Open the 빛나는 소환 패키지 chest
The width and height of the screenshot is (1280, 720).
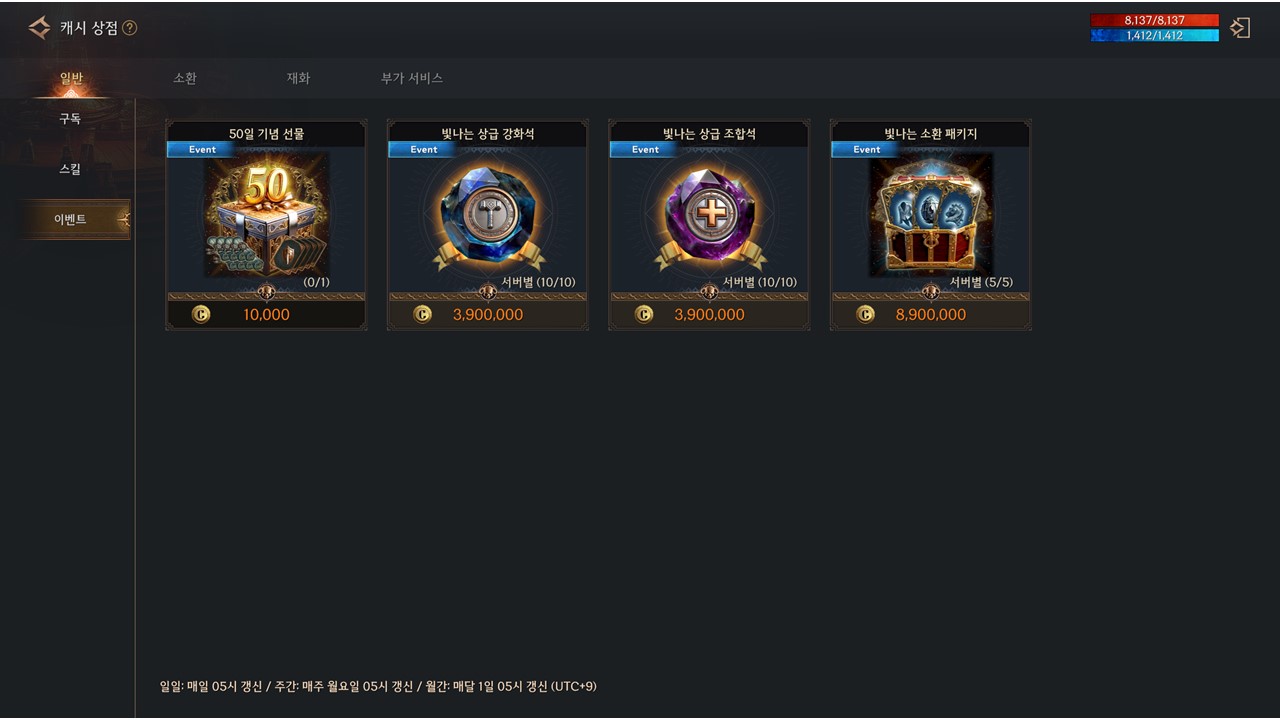[x=931, y=214]
